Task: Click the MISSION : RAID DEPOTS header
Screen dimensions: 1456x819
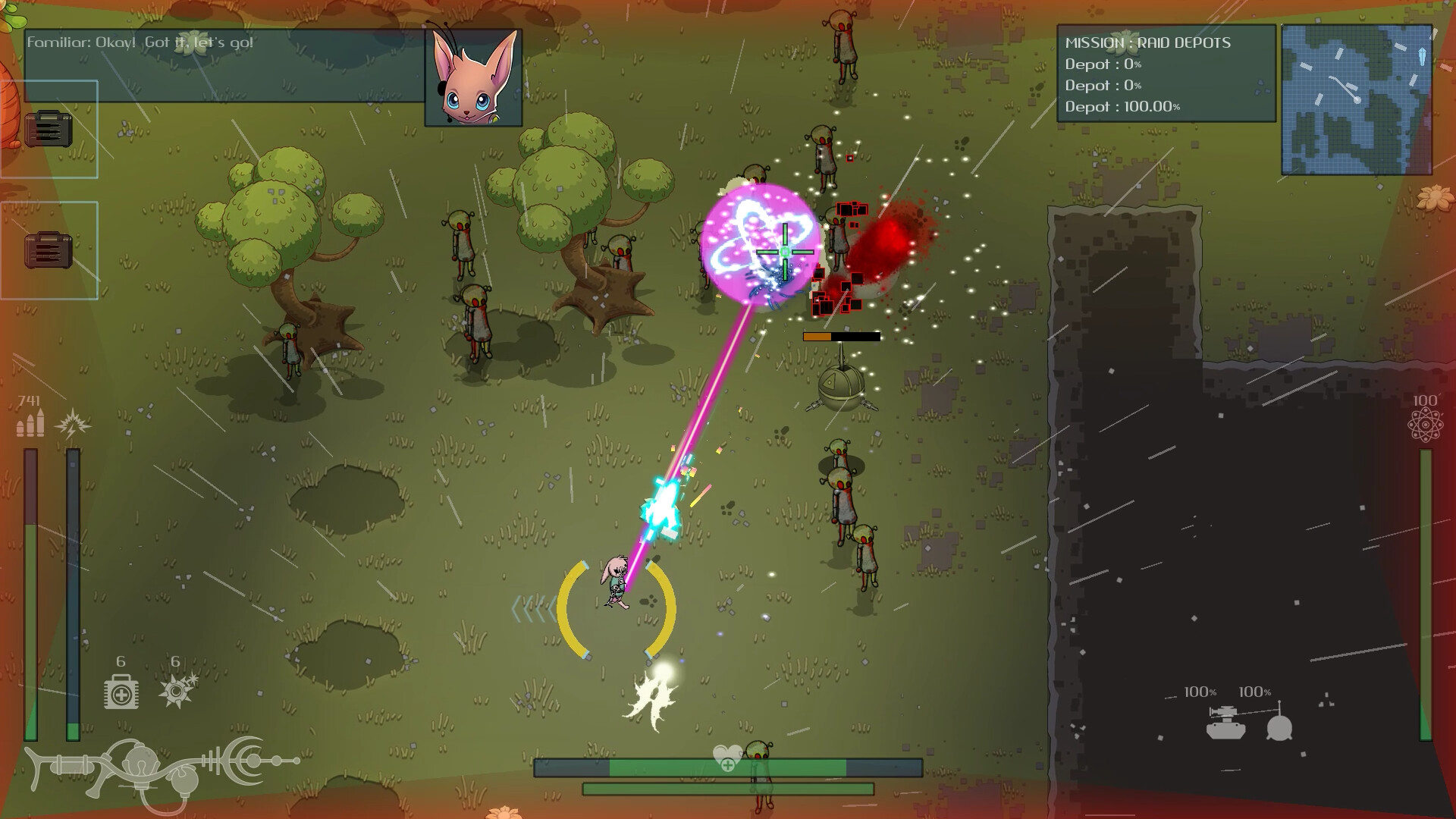Action: [x=1147, y=44]
